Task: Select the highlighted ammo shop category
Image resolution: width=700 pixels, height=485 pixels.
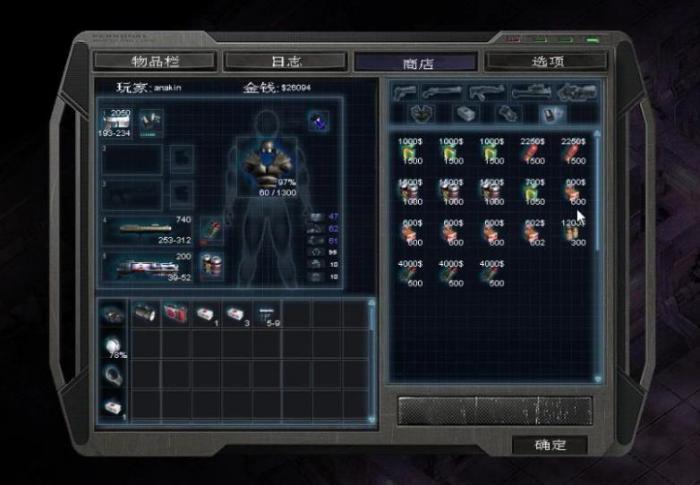Action: [x=547, y=115]
